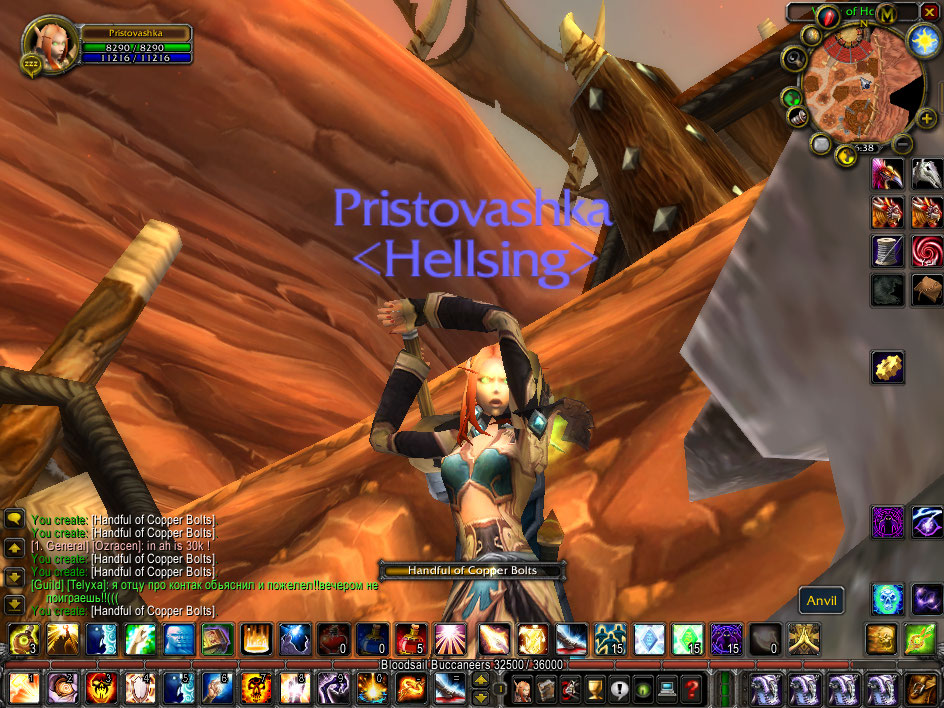Image resolution: width=944 pixels, height=708 pixels.
Task: Open the red question mark Help button
Action: click(x=691, y=689)
